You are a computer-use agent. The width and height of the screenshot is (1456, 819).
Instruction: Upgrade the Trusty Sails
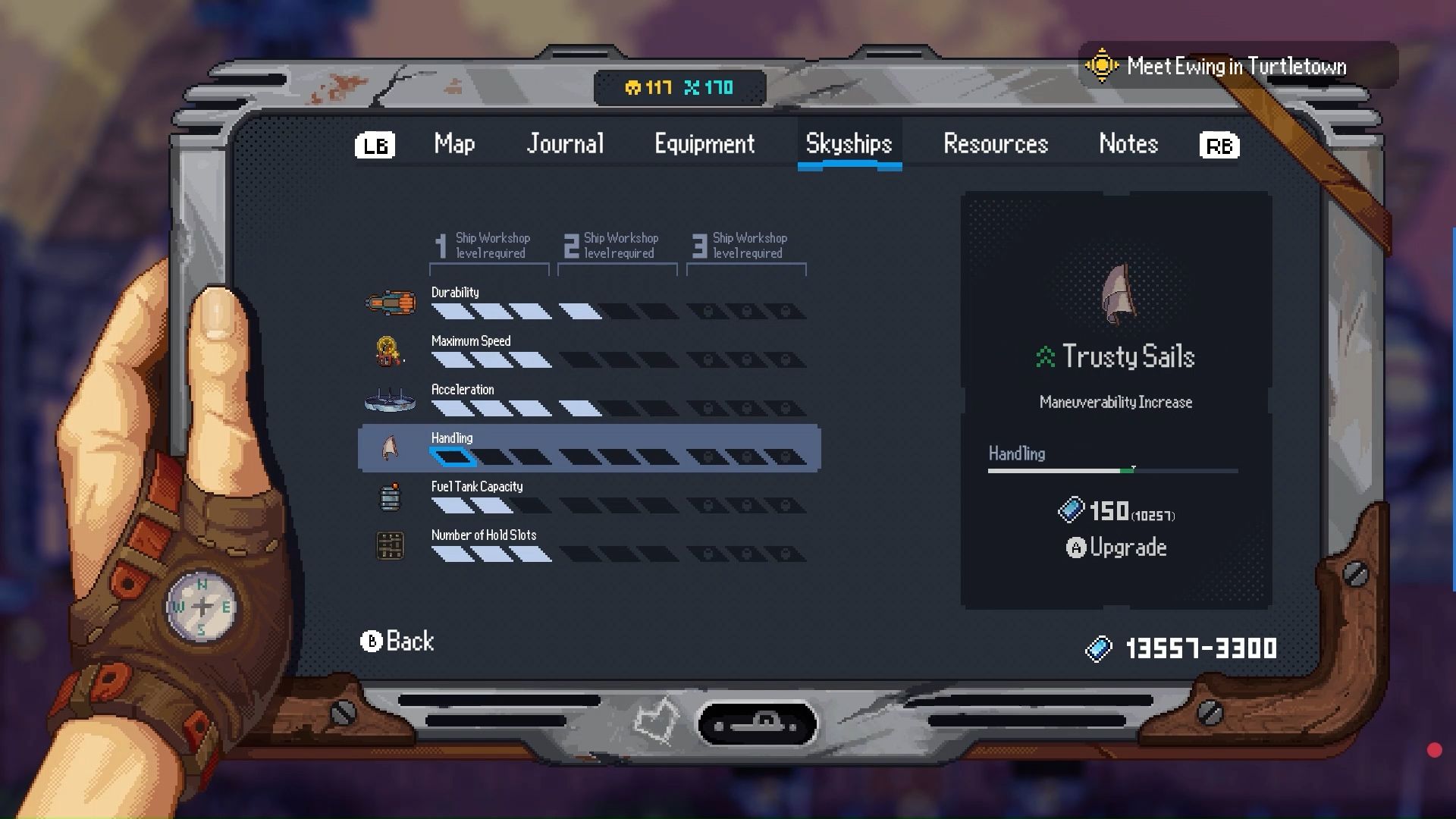coord(1116,548)
